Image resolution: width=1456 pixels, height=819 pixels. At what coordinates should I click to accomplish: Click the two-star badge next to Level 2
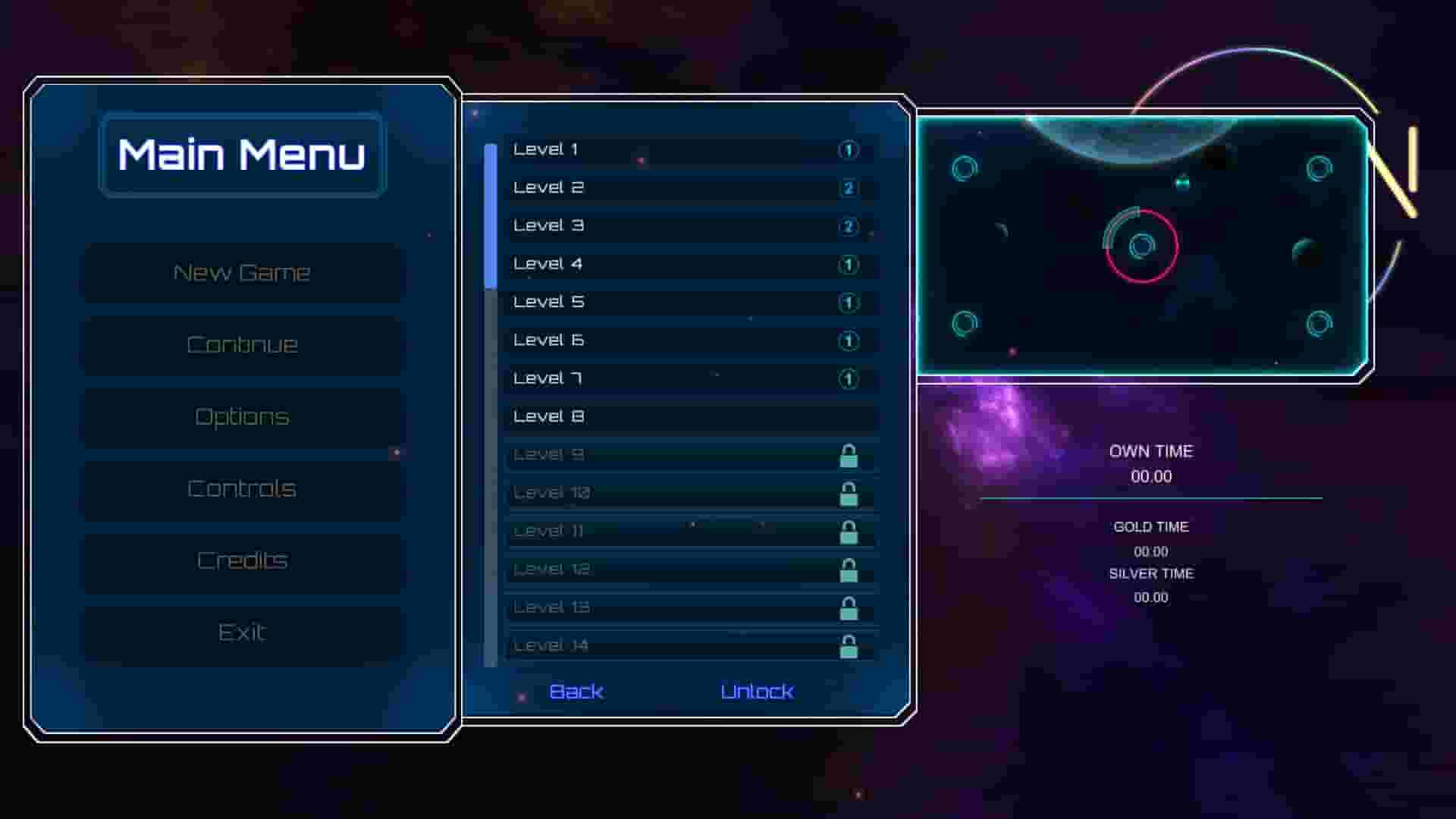click(847, 187)
